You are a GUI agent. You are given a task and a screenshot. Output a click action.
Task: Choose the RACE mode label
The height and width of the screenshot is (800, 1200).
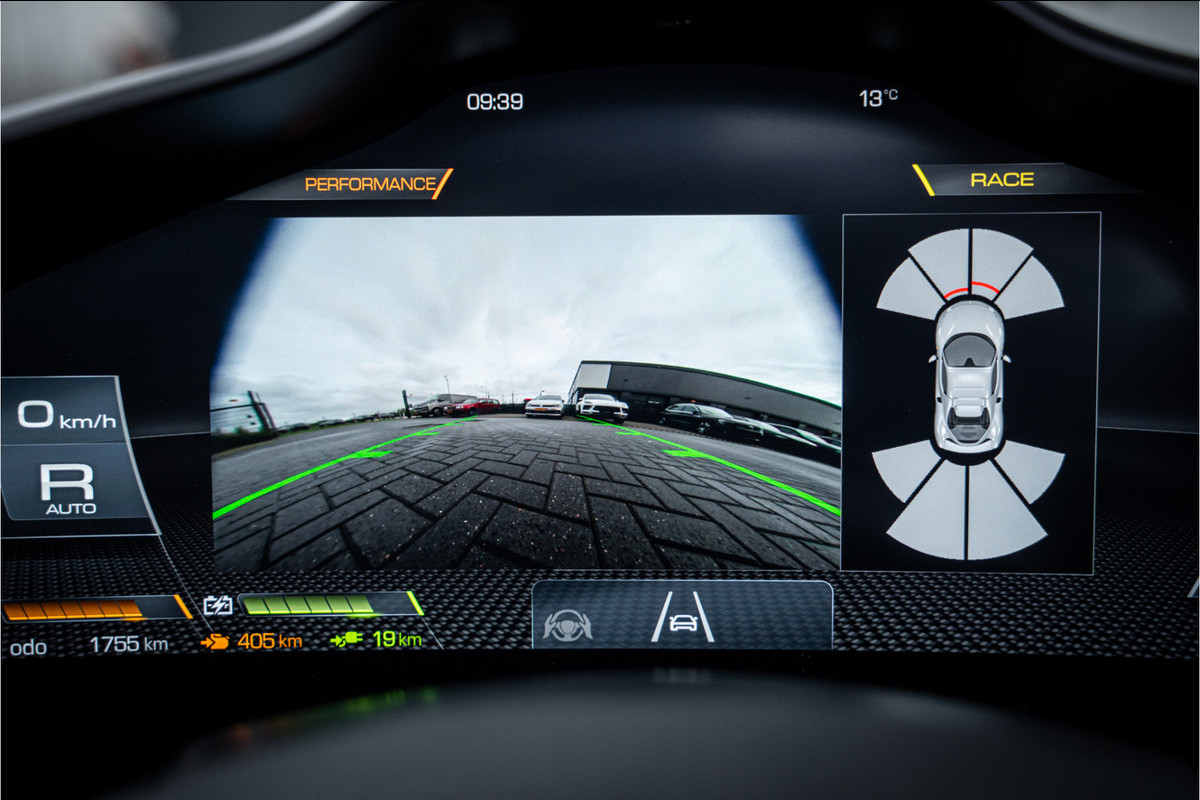1002,180
